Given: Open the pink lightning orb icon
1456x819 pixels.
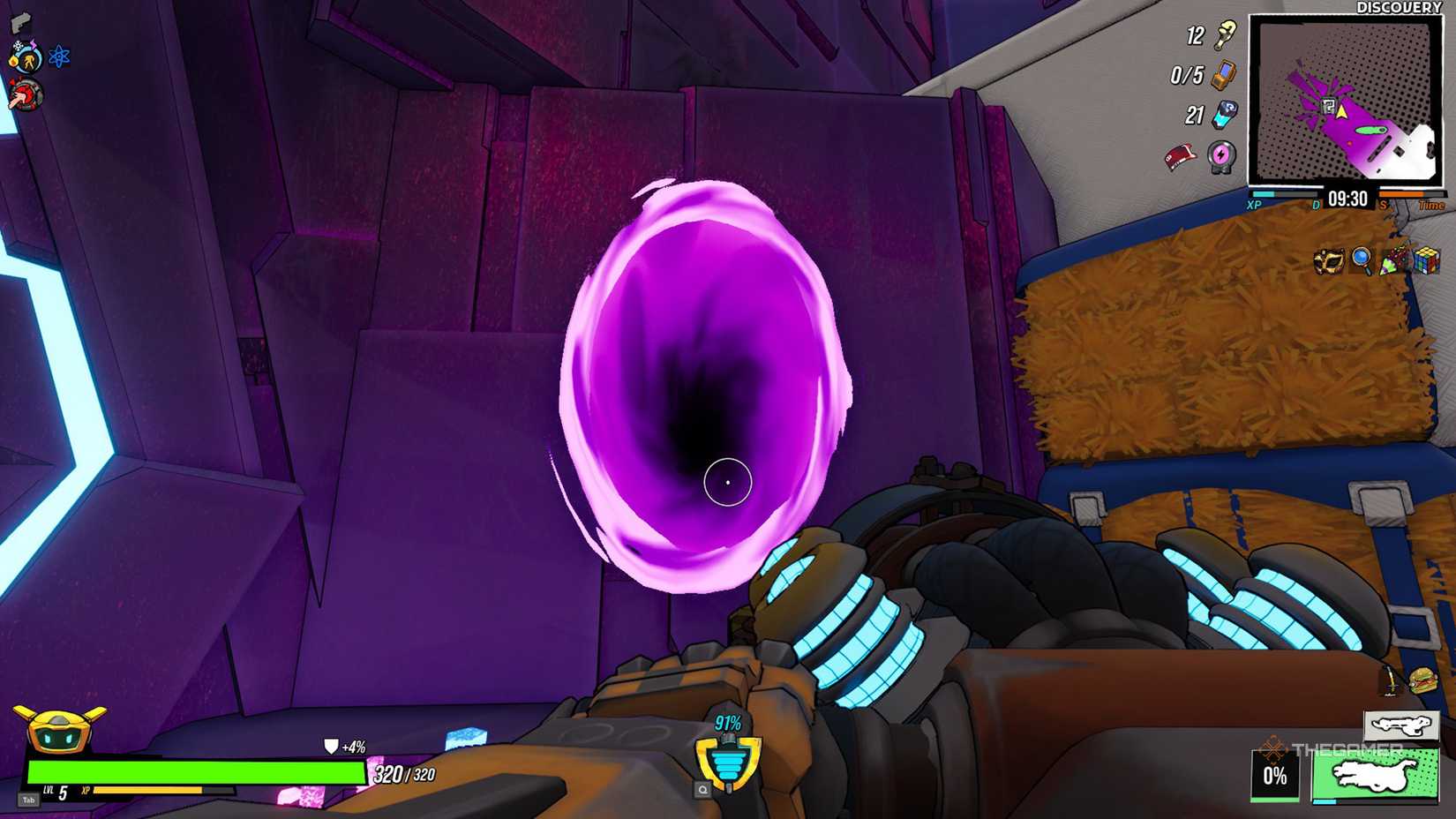Looking at the screenshot, I should [x=1221, y=157].
